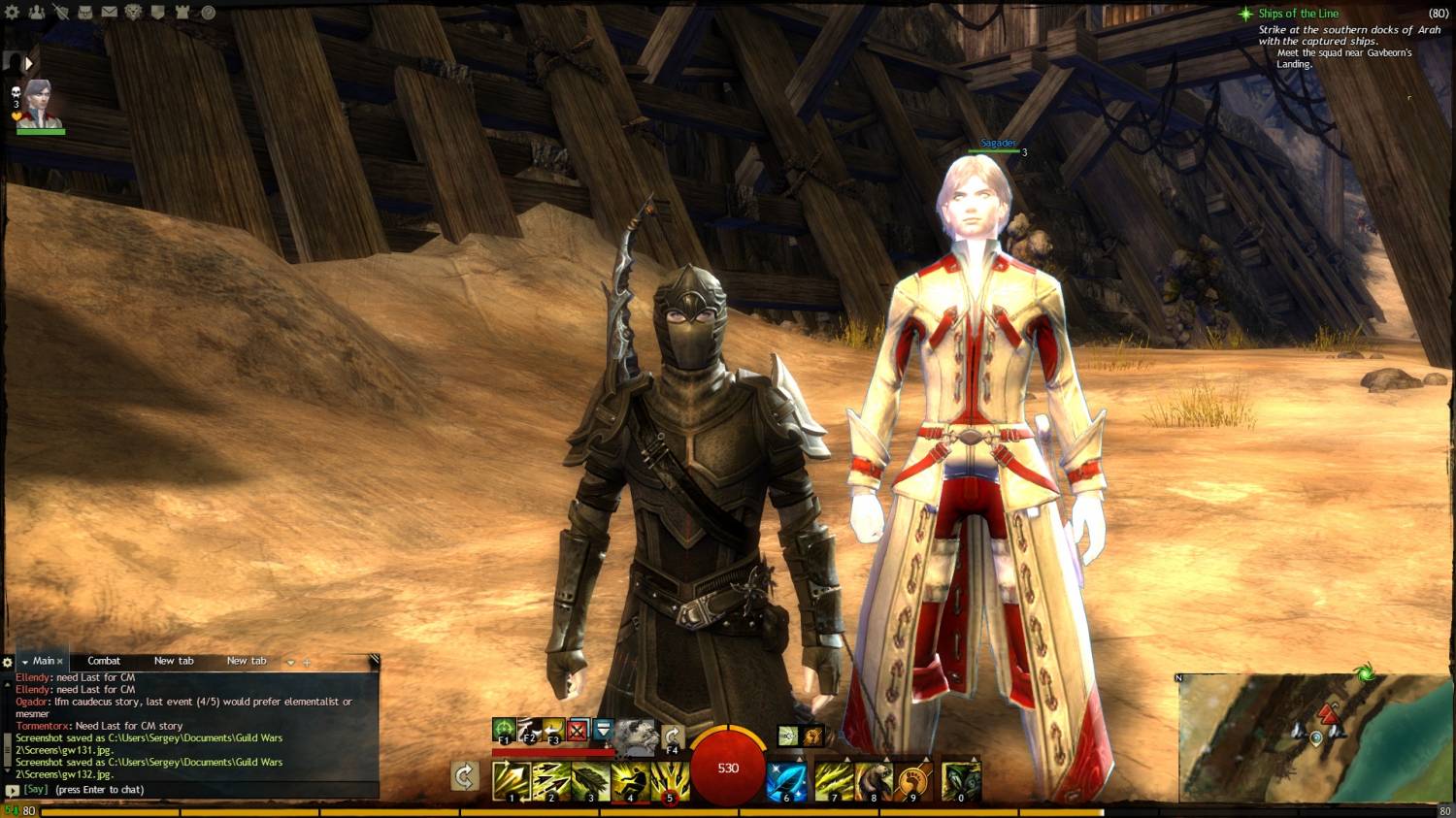Add a new chat tab with plus
The image size is (1456, 818).
pos(307,662)
